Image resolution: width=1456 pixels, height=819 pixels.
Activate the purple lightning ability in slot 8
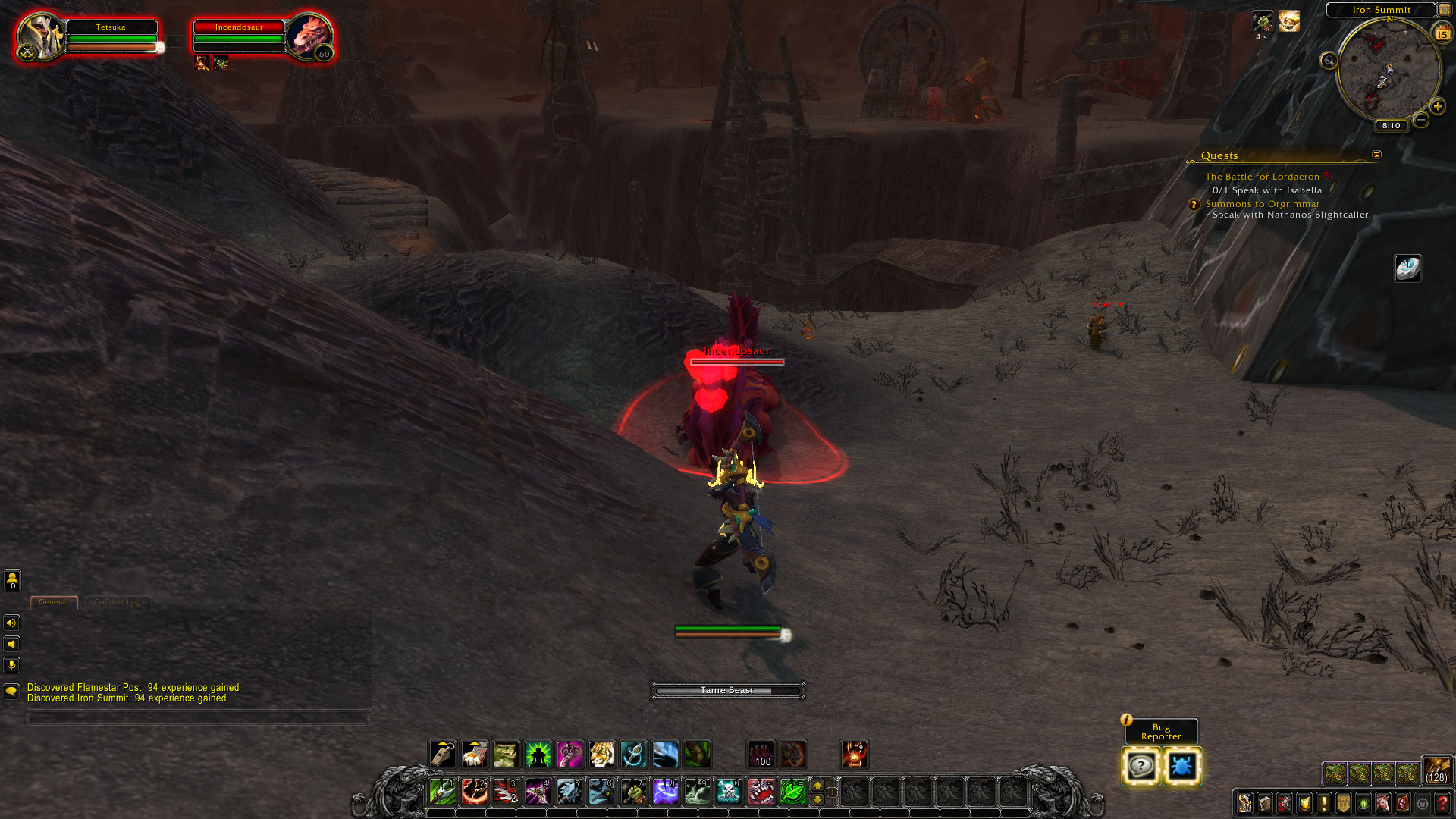665,792
